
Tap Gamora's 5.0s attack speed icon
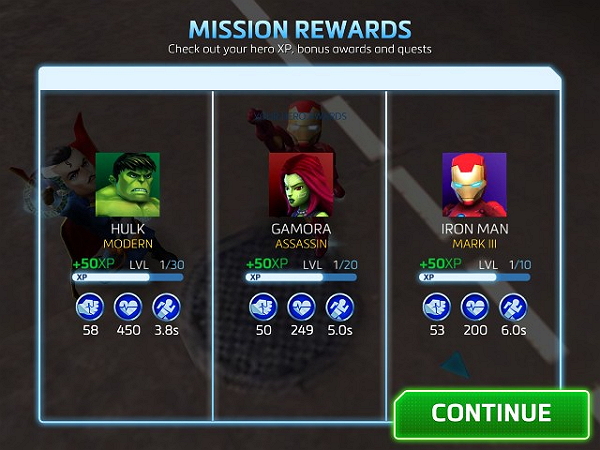point(340,306)
